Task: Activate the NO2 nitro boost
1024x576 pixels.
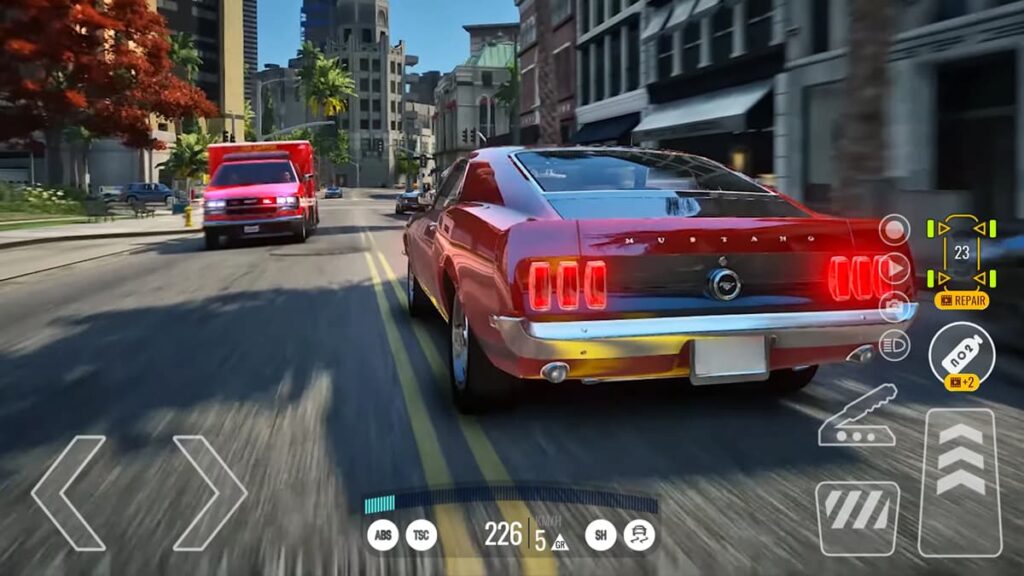Action: pyautogui.click(x=961, y=352)
